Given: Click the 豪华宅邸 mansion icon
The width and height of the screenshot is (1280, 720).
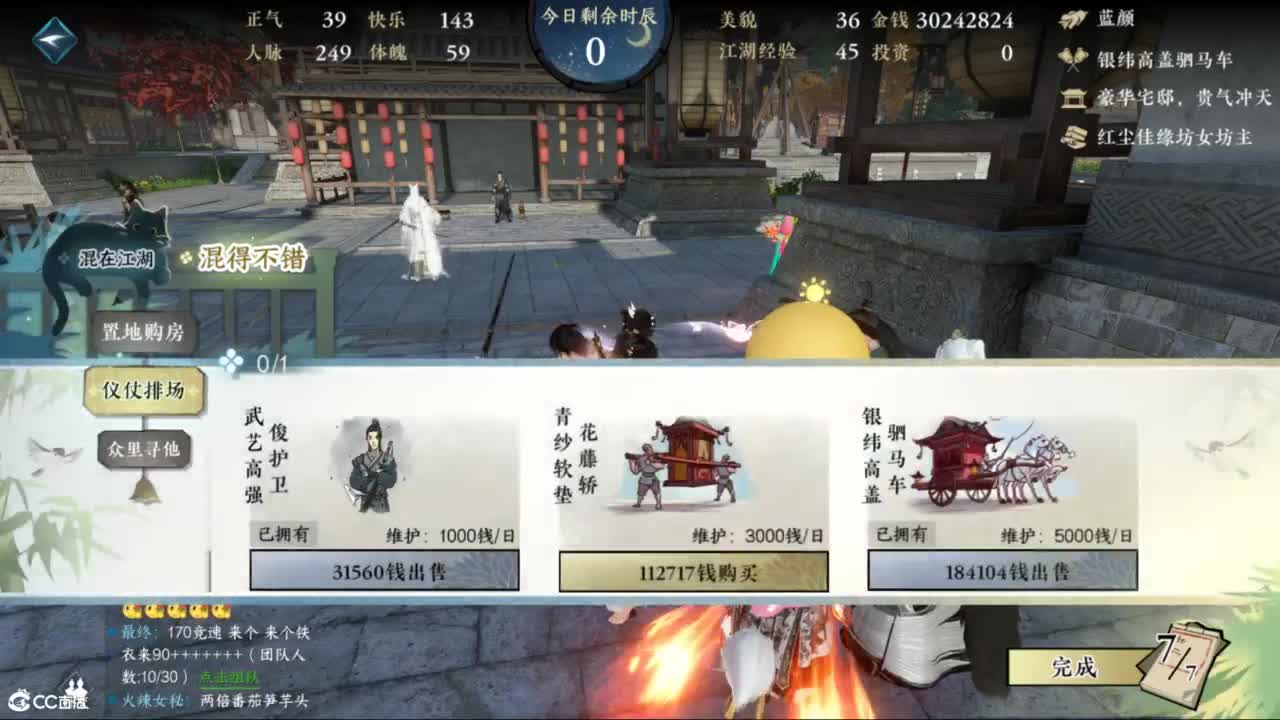Looking at the screenshot, I should point(1071,98).
